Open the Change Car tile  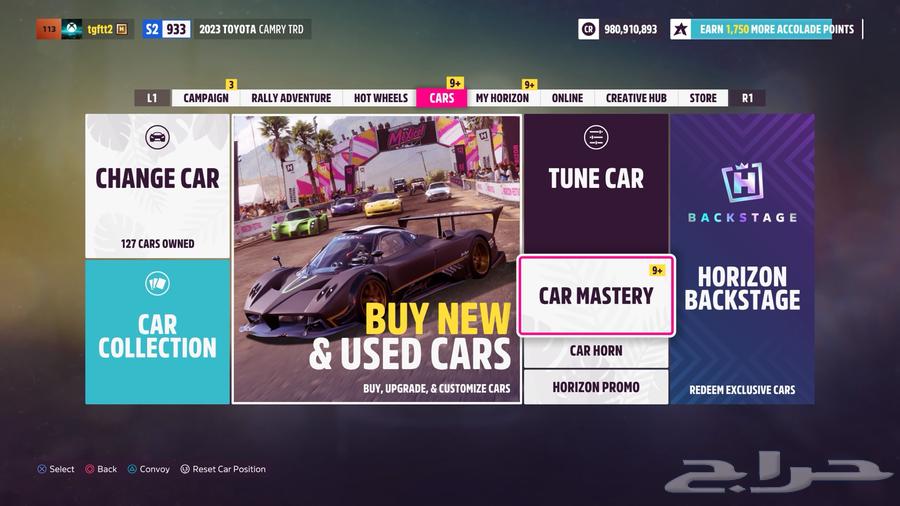click(x=157, y=186)
